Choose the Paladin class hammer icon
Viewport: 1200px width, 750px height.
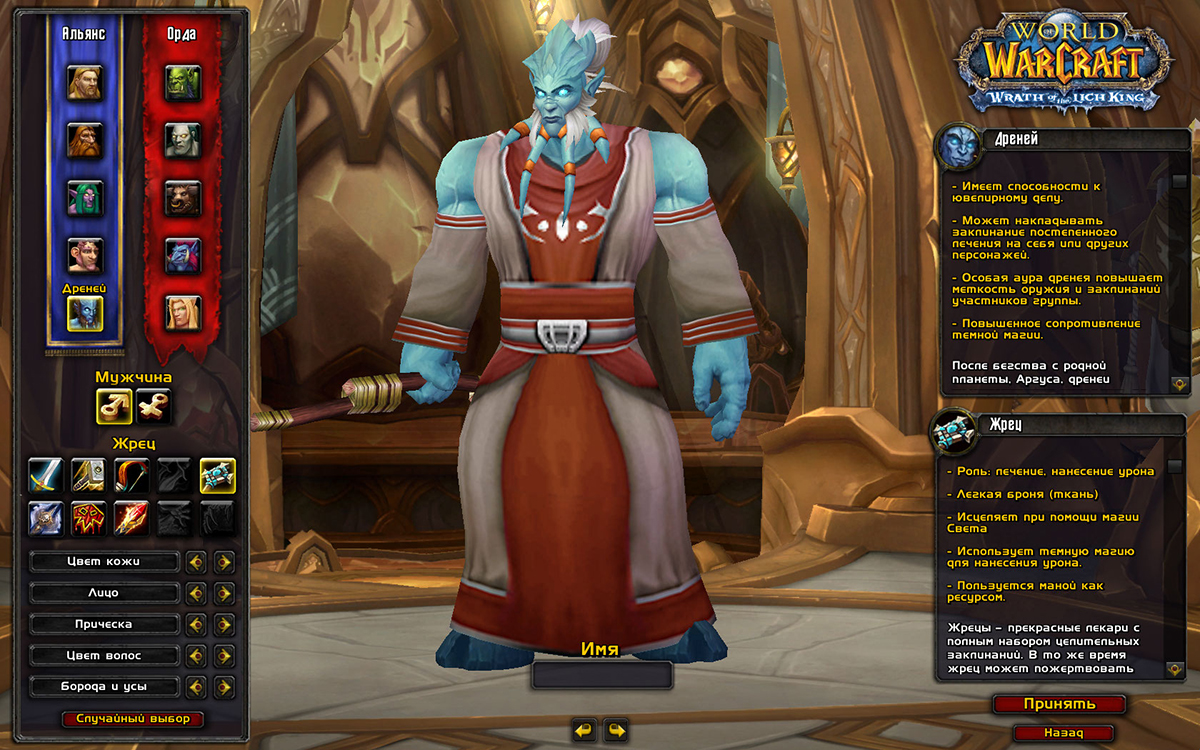89,475
